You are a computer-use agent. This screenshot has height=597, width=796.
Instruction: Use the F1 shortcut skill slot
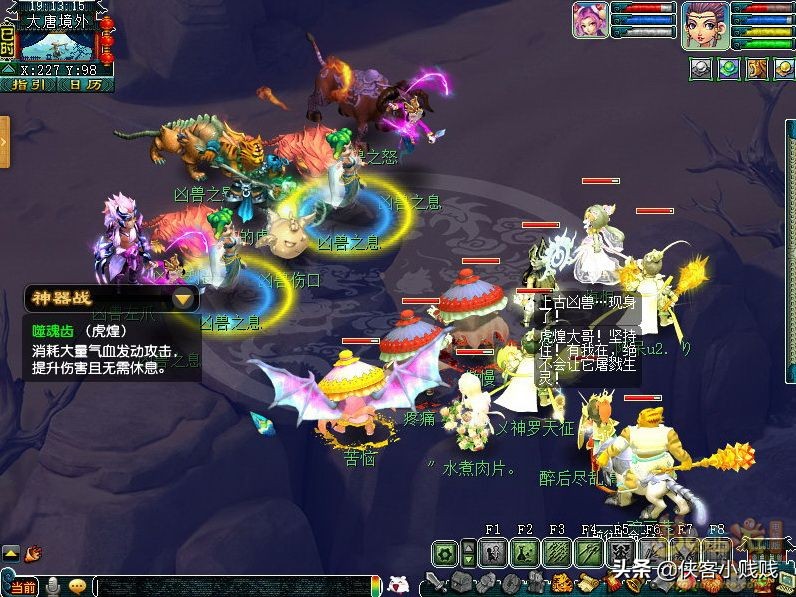coord(492,552)
